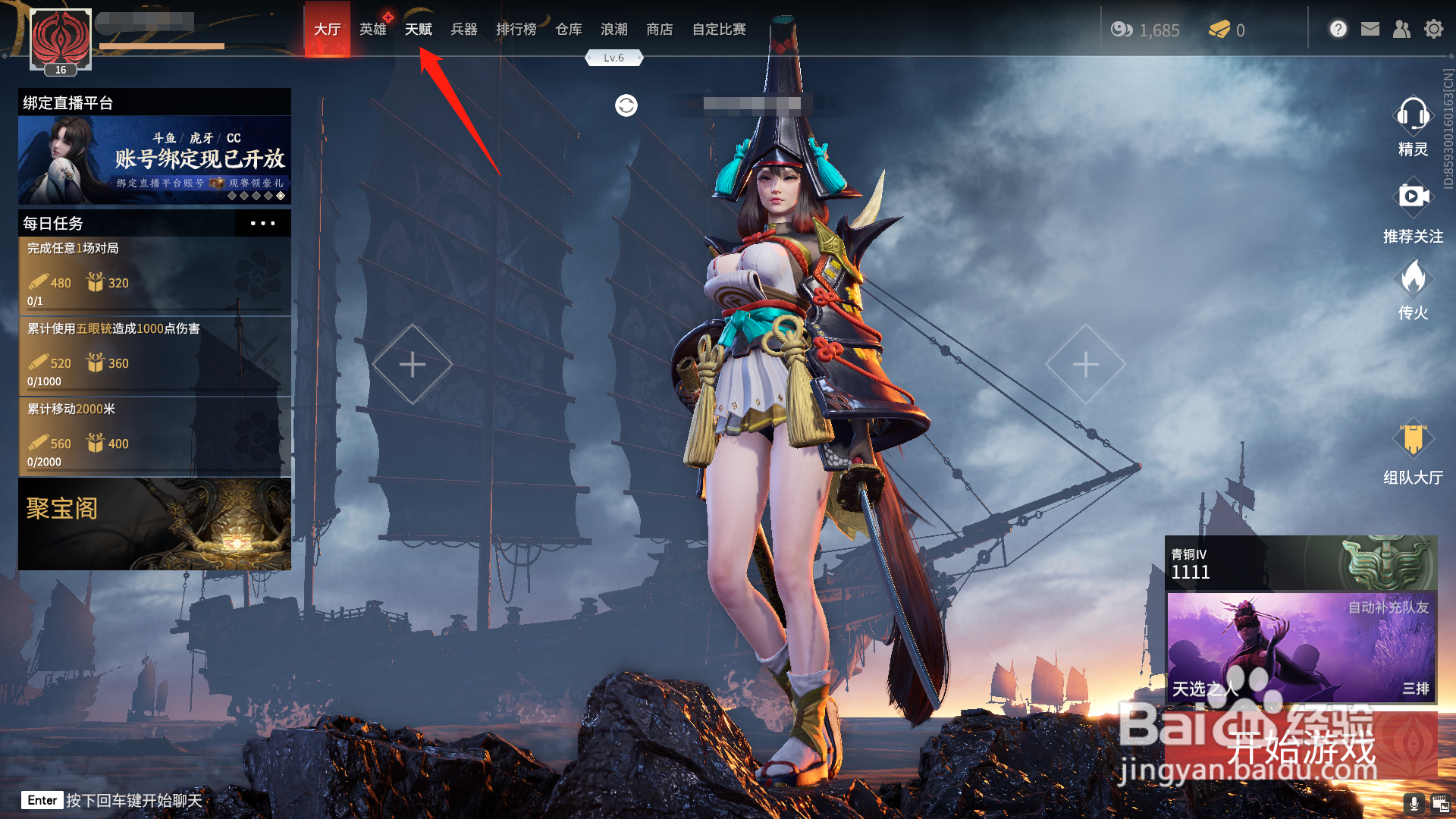Change game mode via 天选之人 card

point(1301,647)
